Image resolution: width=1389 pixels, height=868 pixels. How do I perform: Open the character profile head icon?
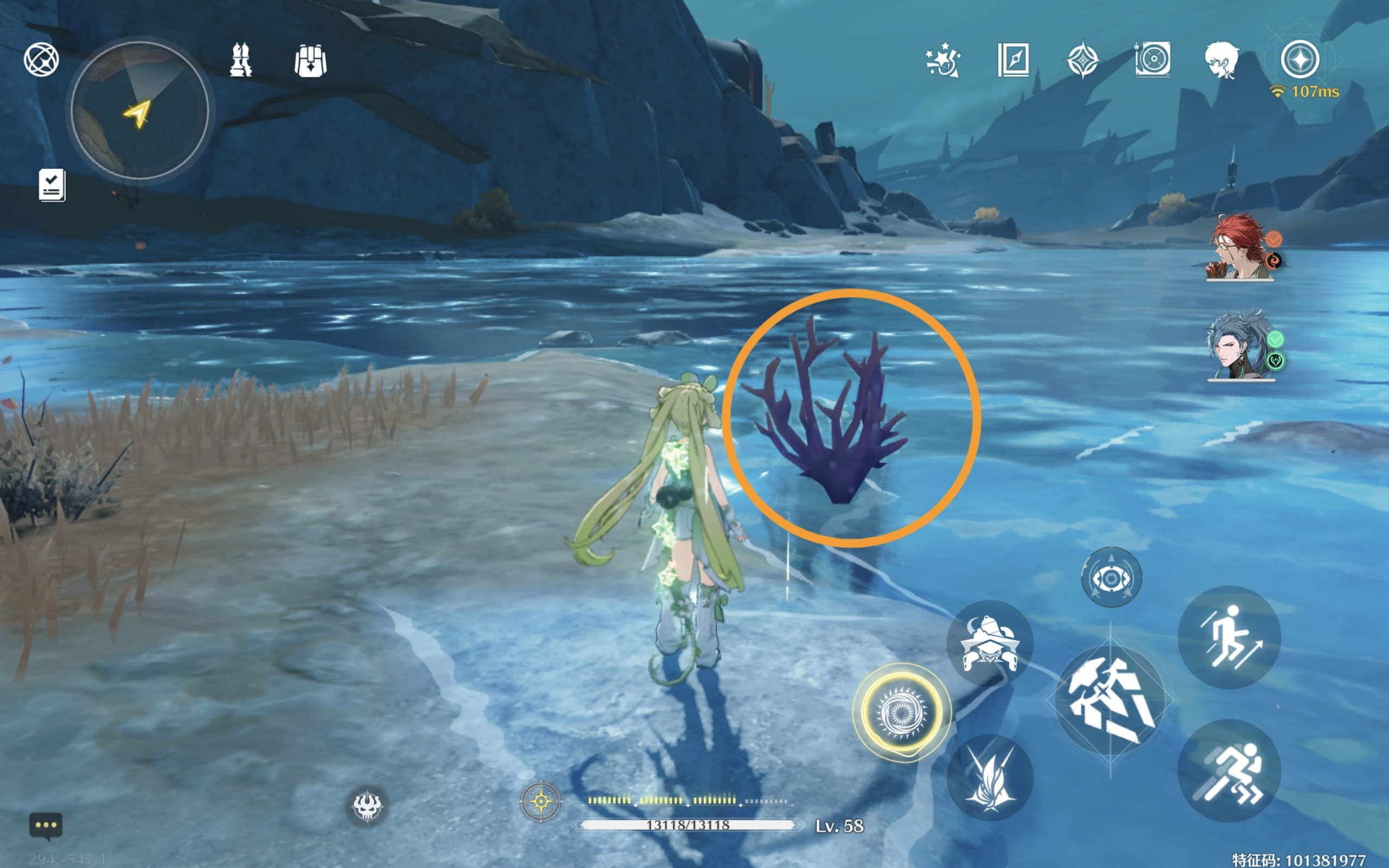[1221, 60]
